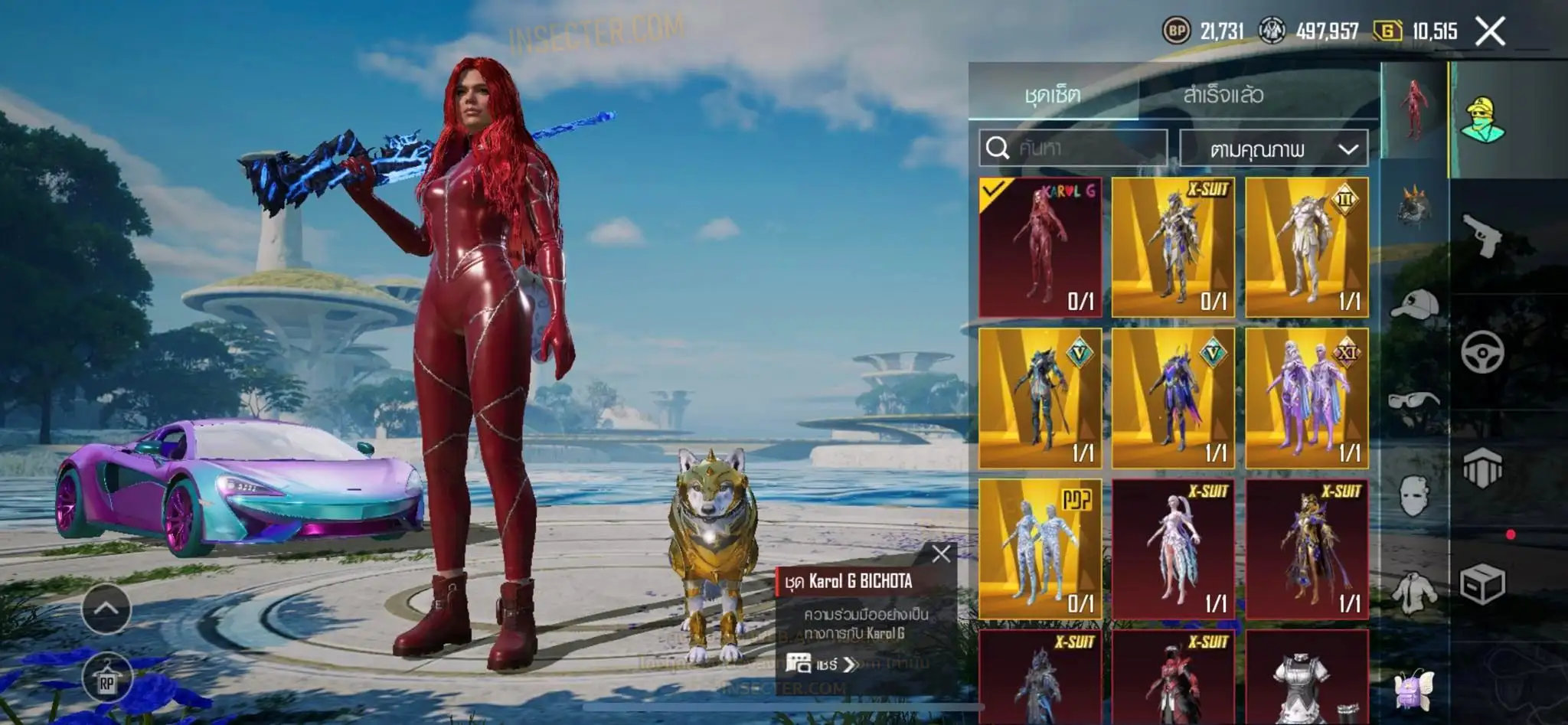Click the ค้นหา search field
Viewport: 1568px width, 725px height.
tap(1073, 147)
